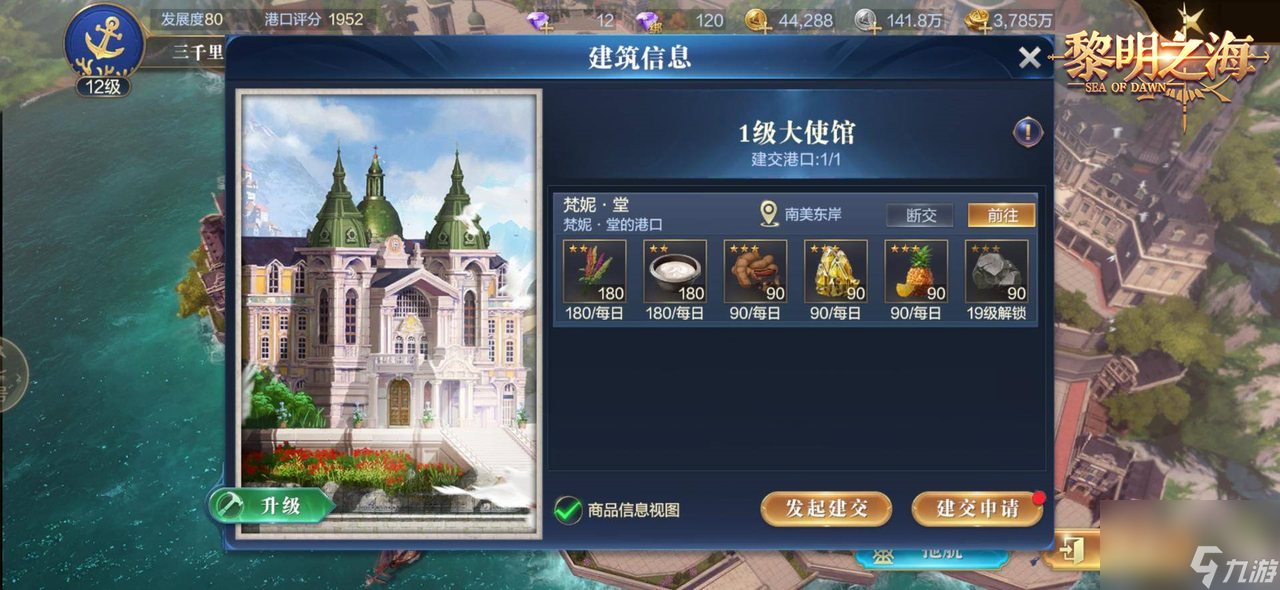The image size is (1280, 590).
Task: Open the embassy info help icon
Action: [x=1028, y=131]
